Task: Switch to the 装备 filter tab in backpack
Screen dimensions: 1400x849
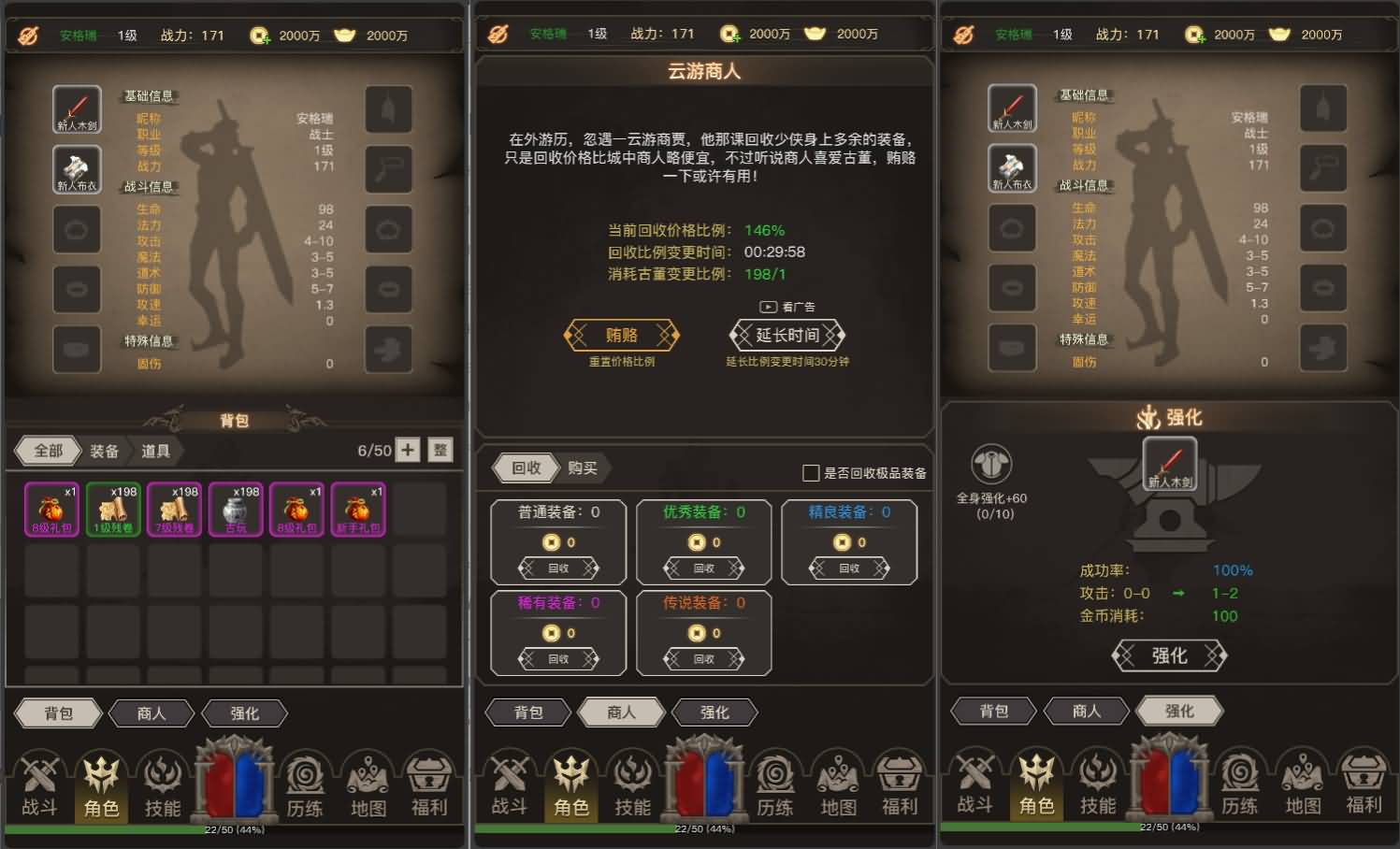Action: pos(104,451)
